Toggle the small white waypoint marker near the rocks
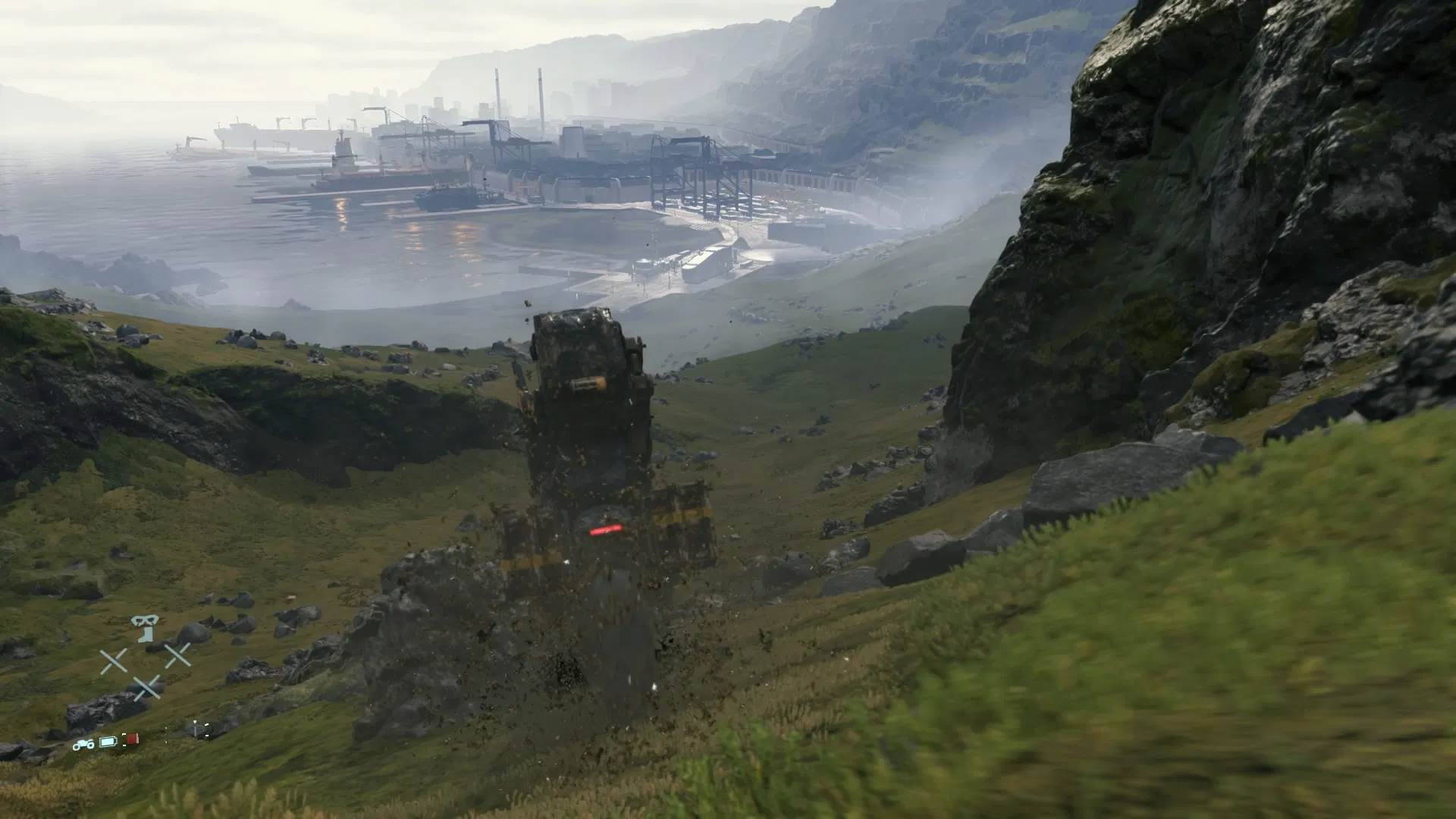This screenshot has width=1456, height=819. click(195, 722)
